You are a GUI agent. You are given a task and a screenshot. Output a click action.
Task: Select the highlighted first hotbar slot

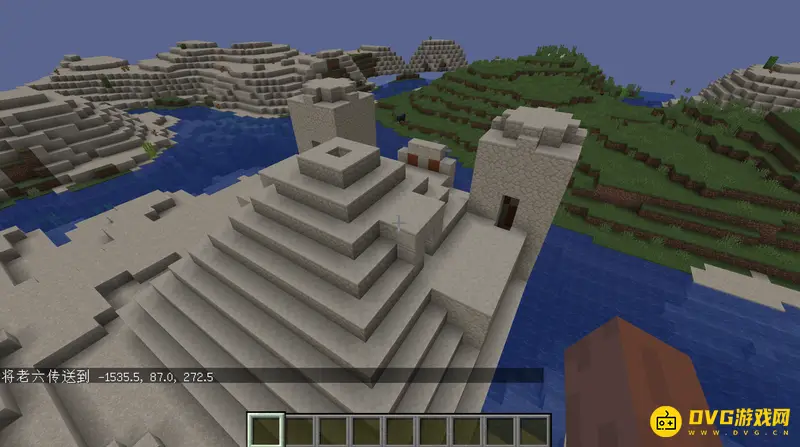coord(265,431)
